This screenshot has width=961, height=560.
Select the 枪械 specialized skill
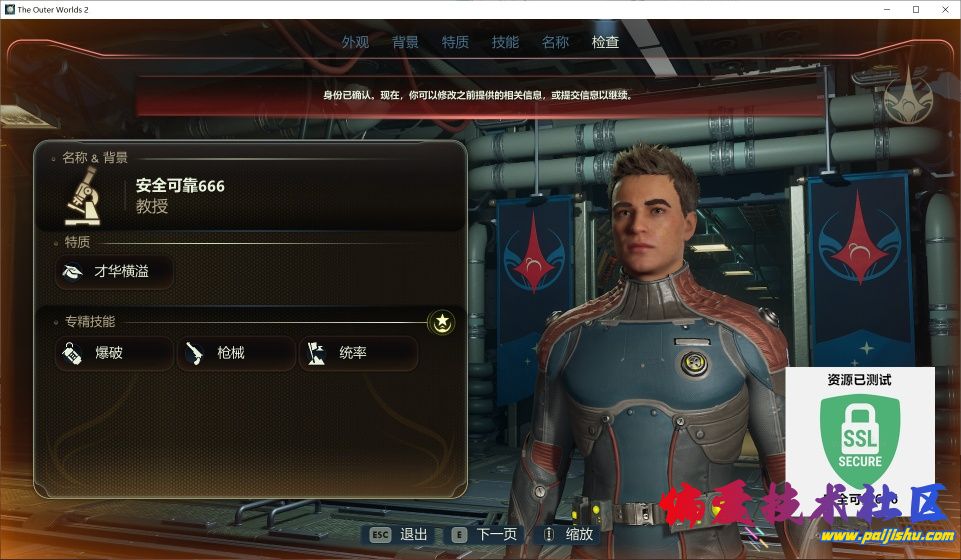(236, 353)
